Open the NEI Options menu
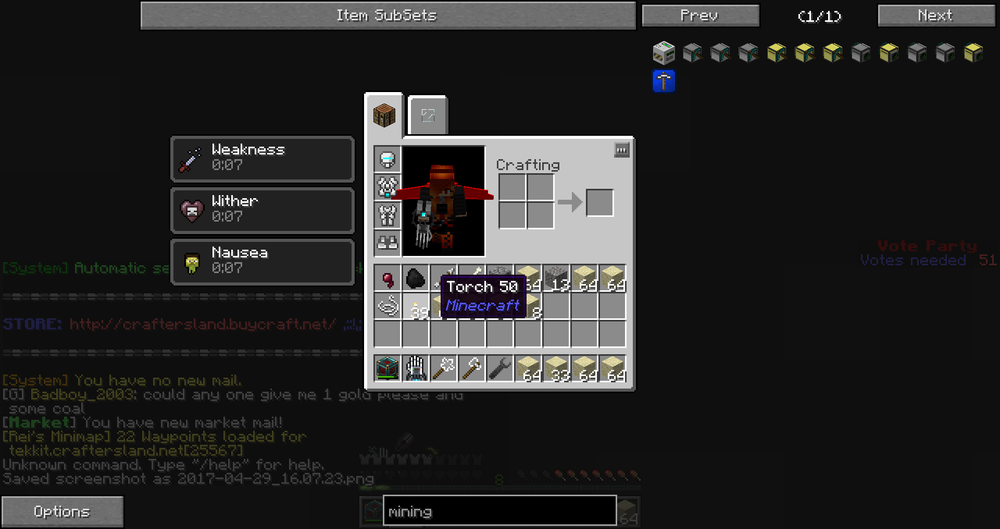1000x529 pixels. 62,512
